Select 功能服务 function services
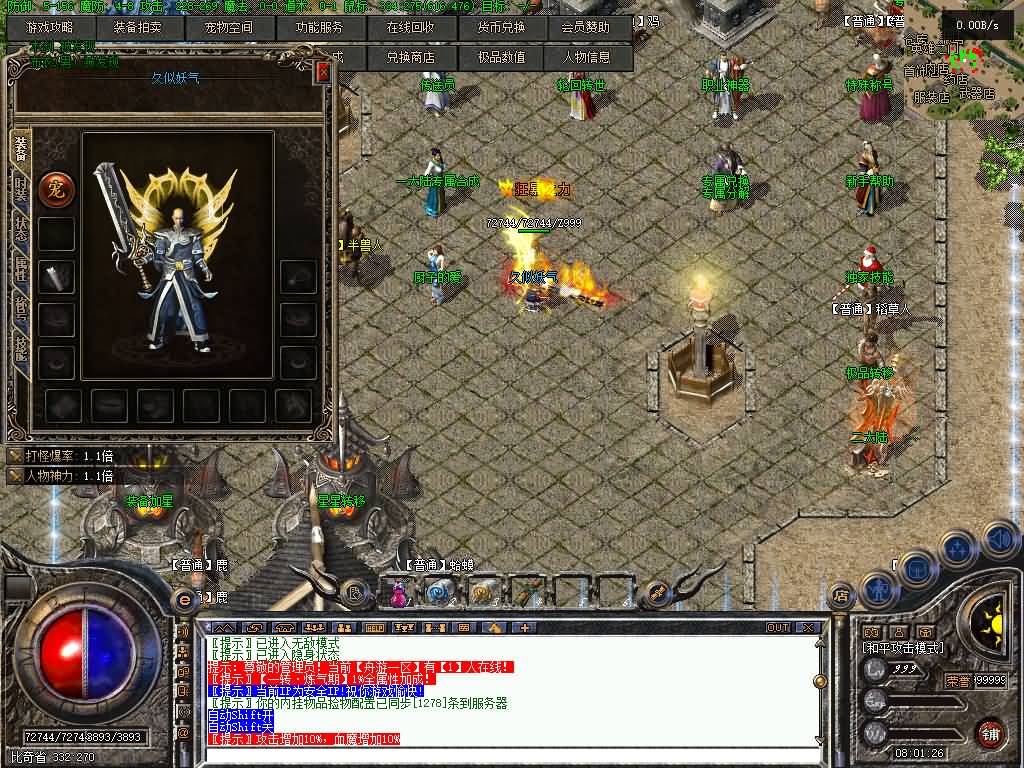 [x=318, y=28]
